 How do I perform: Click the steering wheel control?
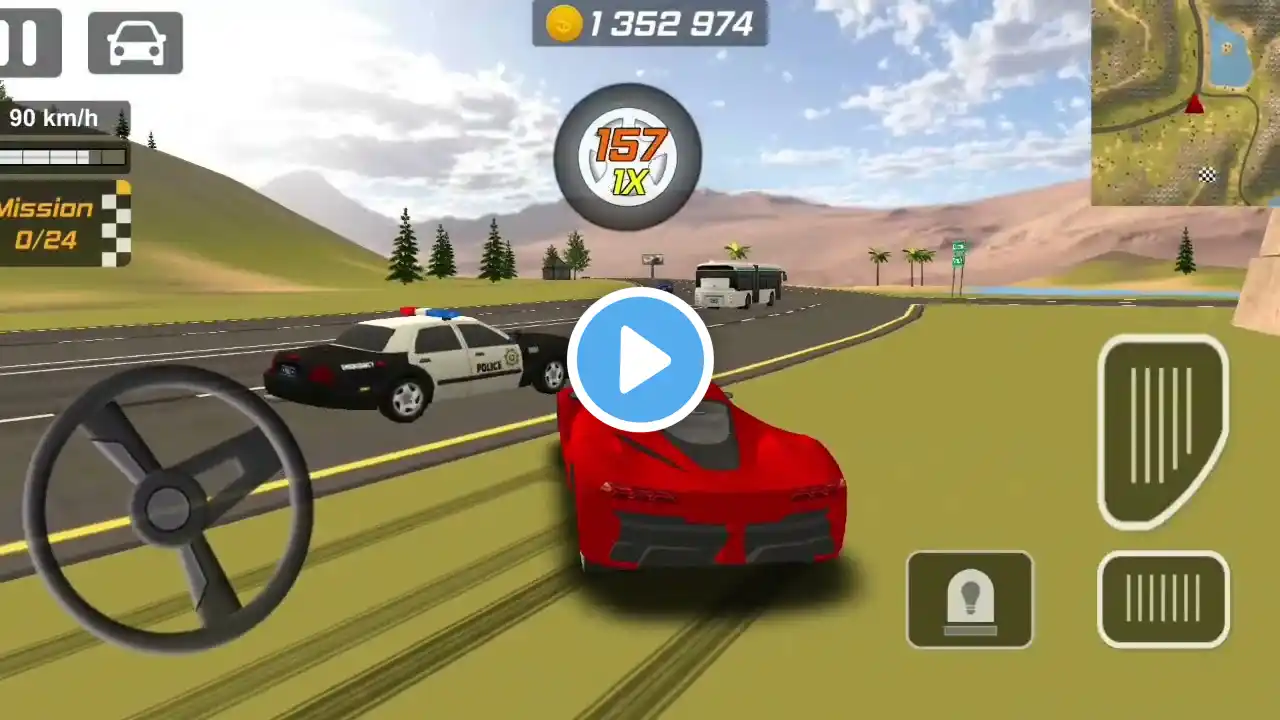tap(168, 507)
